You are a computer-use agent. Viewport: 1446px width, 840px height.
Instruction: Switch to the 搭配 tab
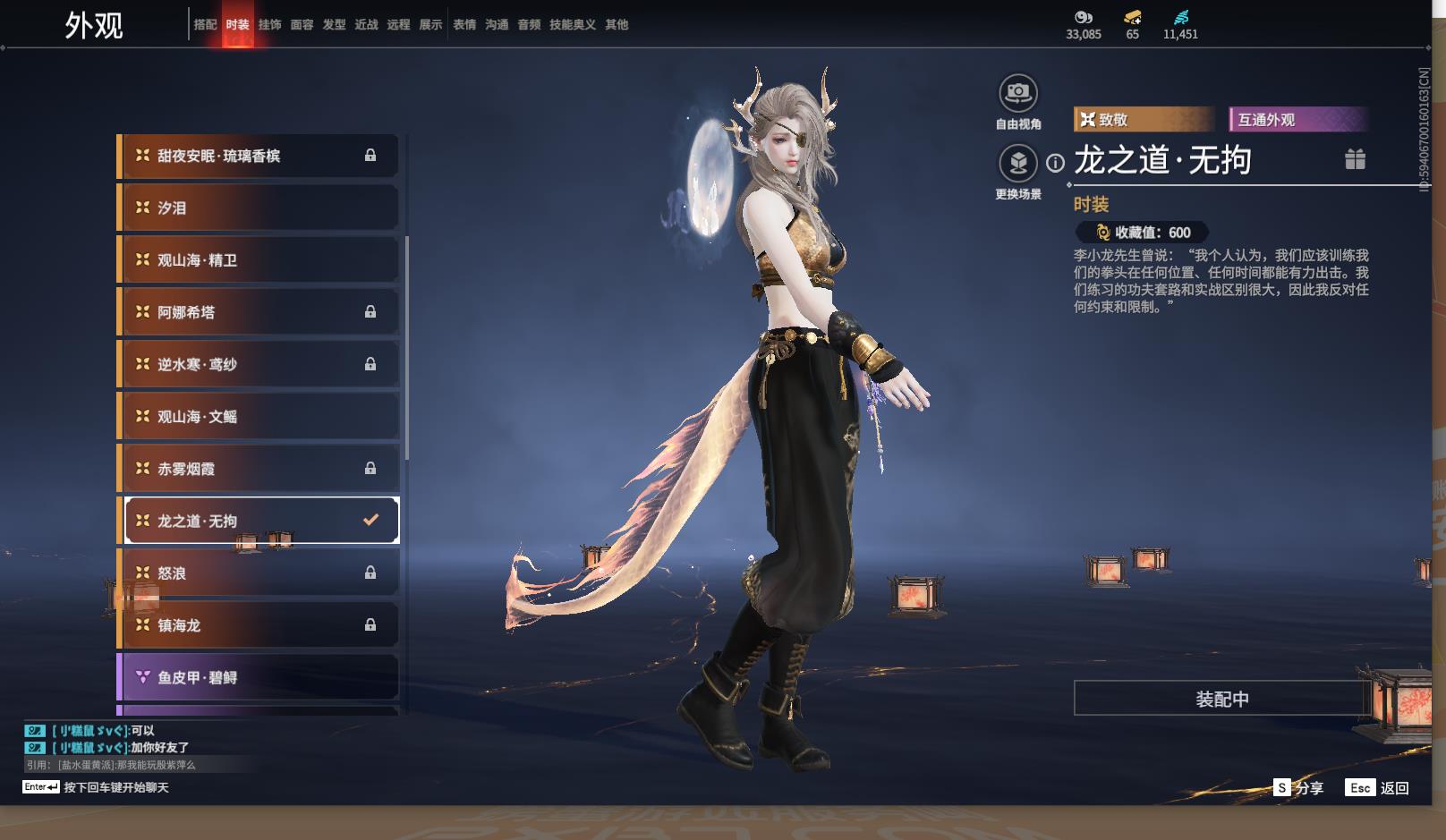coord(205,25)
